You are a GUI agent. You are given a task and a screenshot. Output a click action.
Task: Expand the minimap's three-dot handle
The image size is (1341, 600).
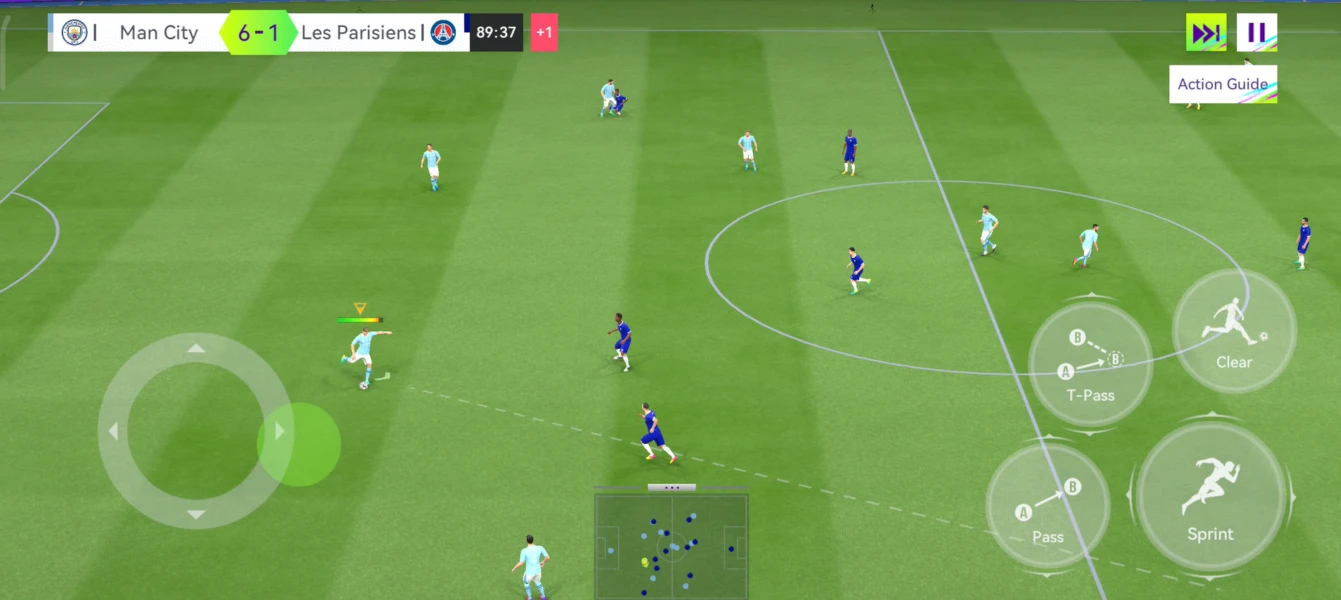pos(671,488)
